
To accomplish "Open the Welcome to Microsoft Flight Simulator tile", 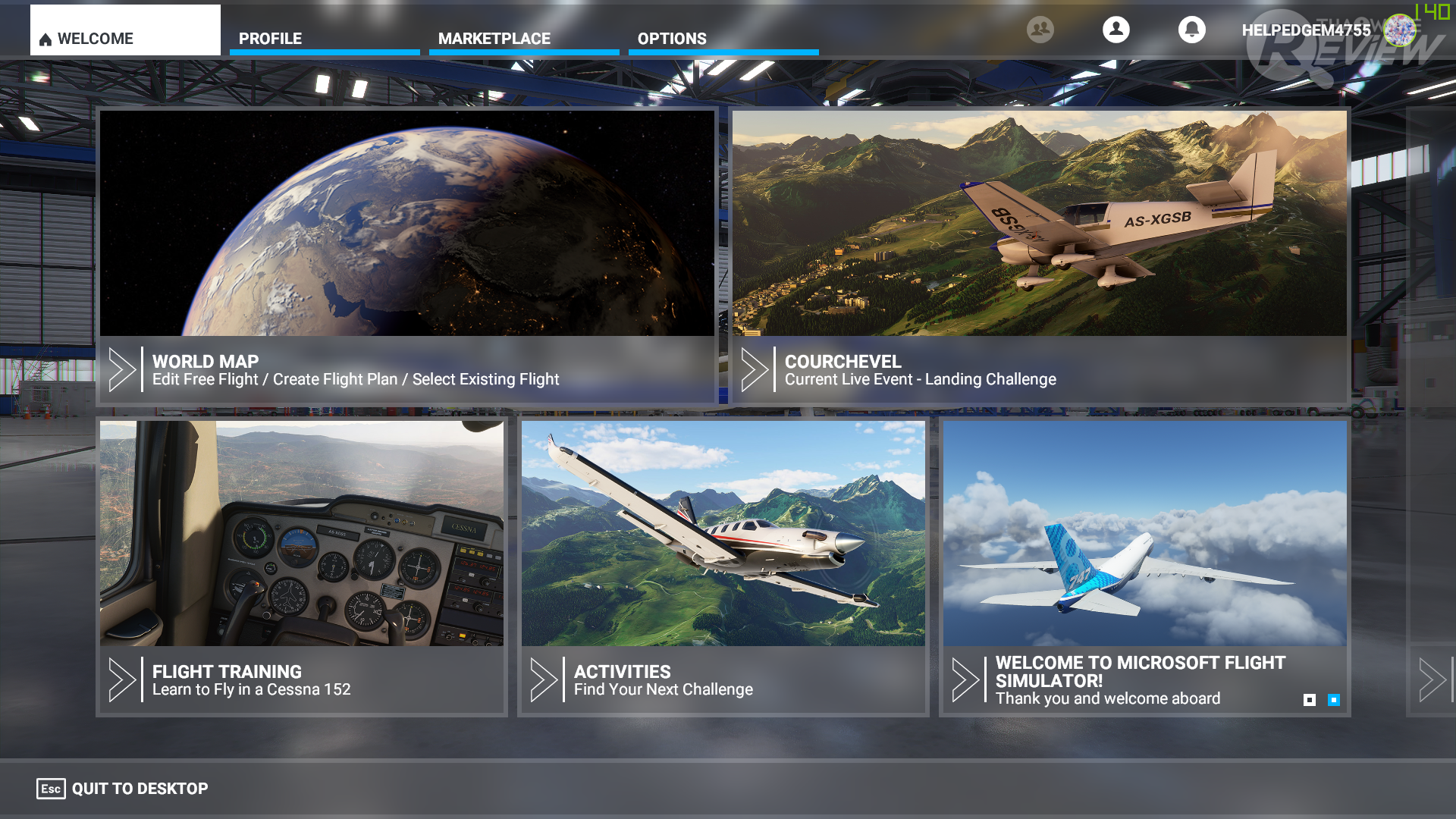I will (x=1144, y=566).
